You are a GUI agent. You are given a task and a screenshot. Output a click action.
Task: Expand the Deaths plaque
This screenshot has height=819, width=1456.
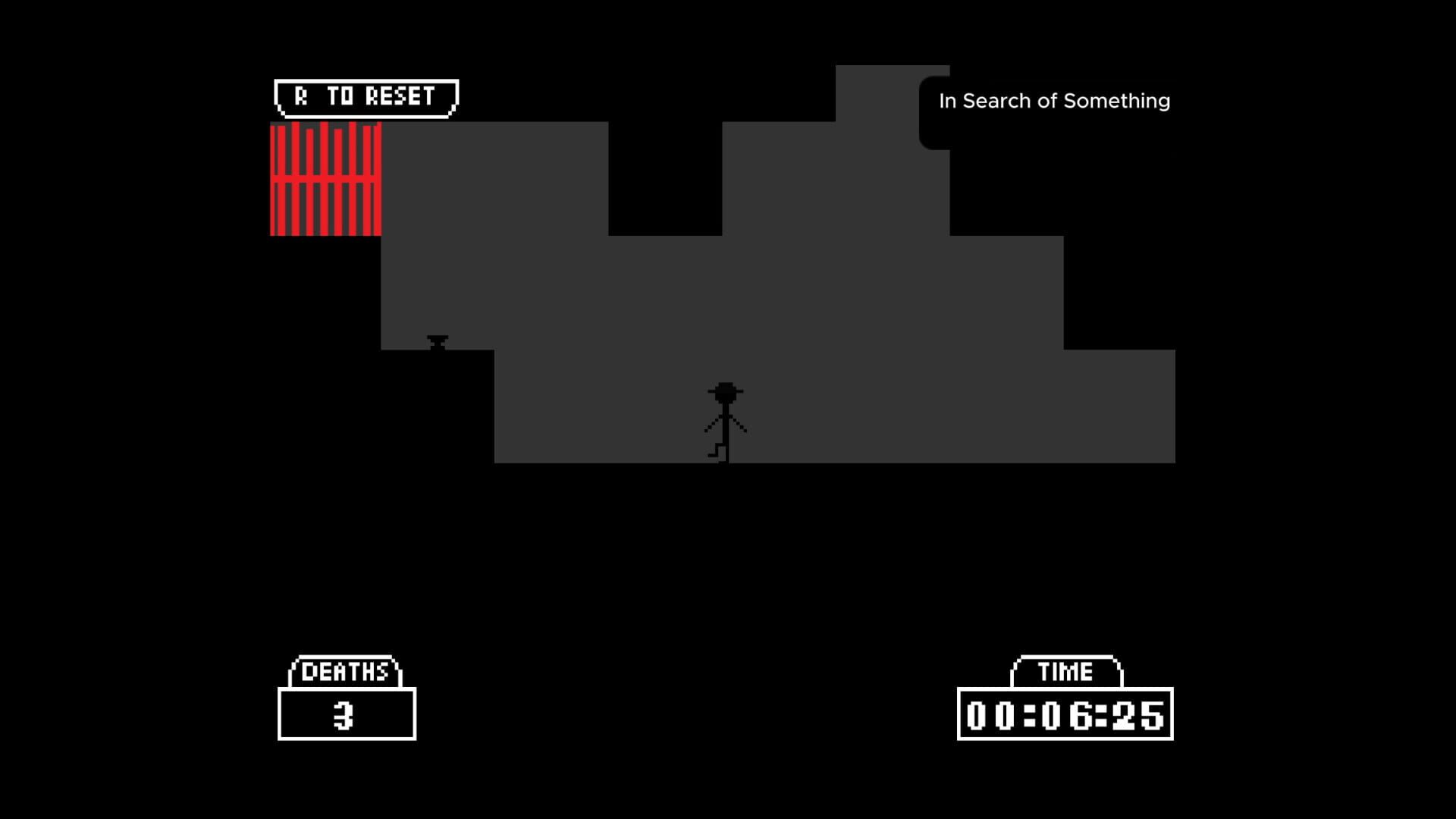[347, 694]
